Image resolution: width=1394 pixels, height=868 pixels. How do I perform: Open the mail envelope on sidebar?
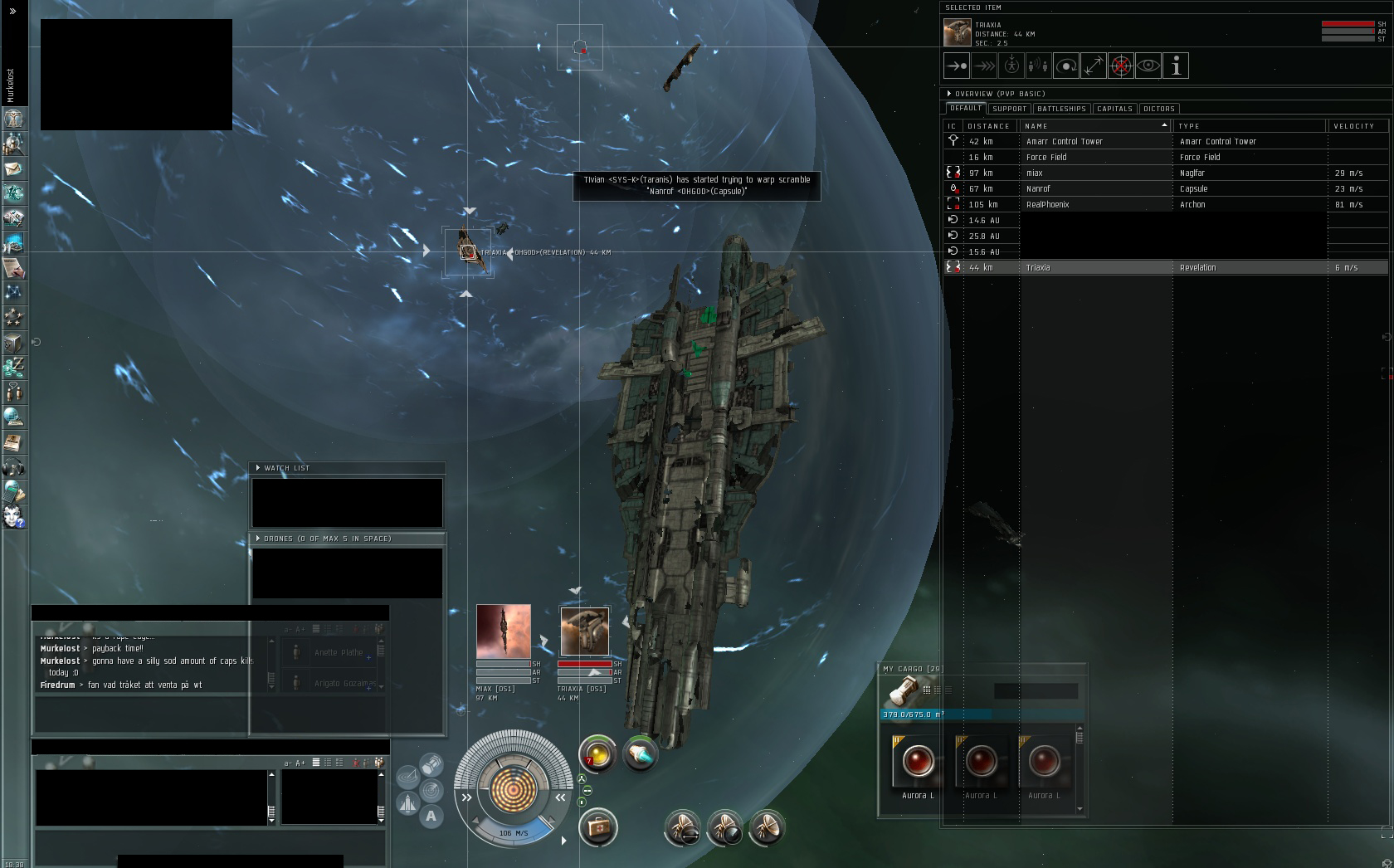tap(13, 168)
